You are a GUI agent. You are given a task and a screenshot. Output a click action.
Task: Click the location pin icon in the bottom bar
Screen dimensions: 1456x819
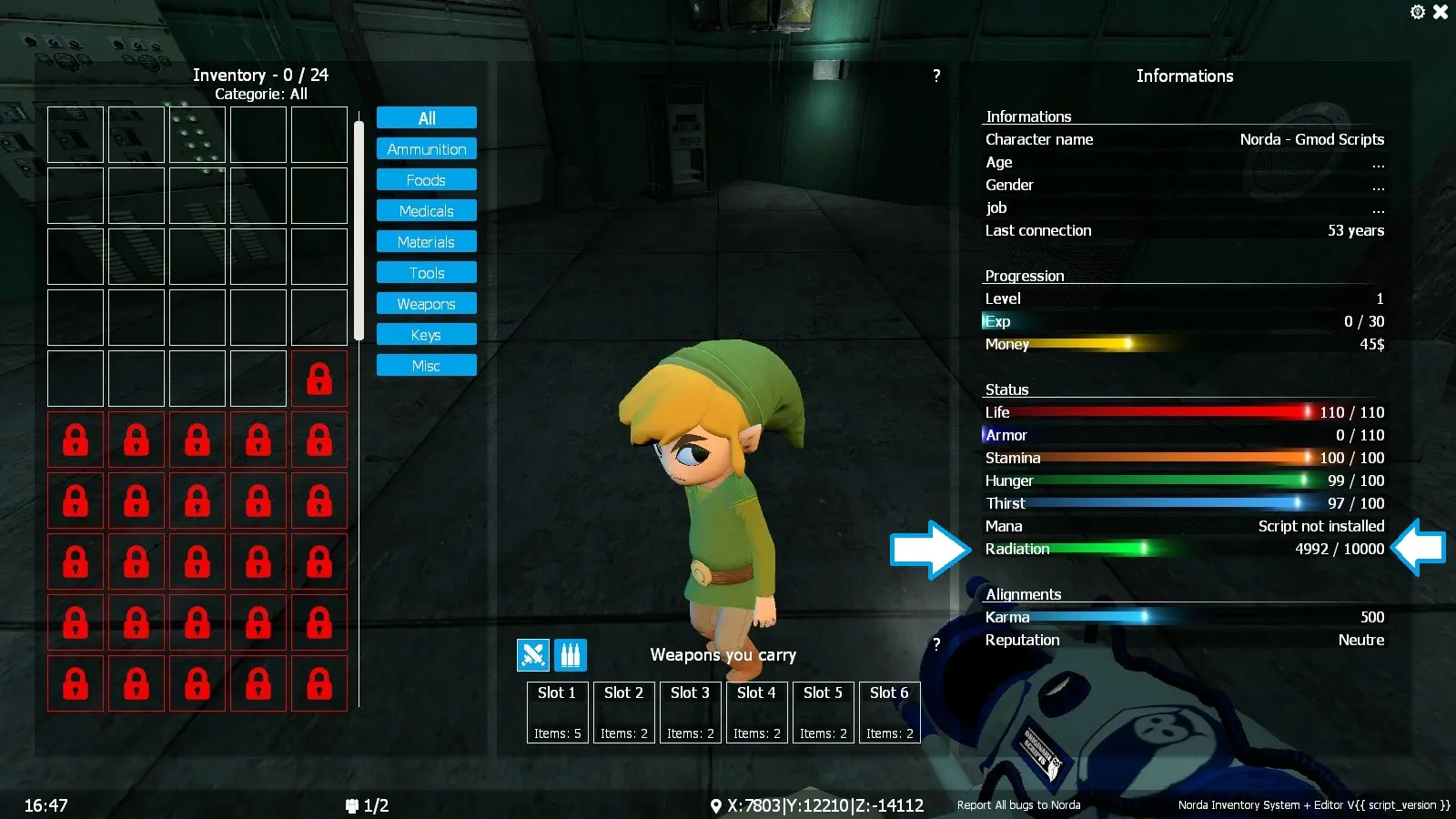[x=718, y=804]
